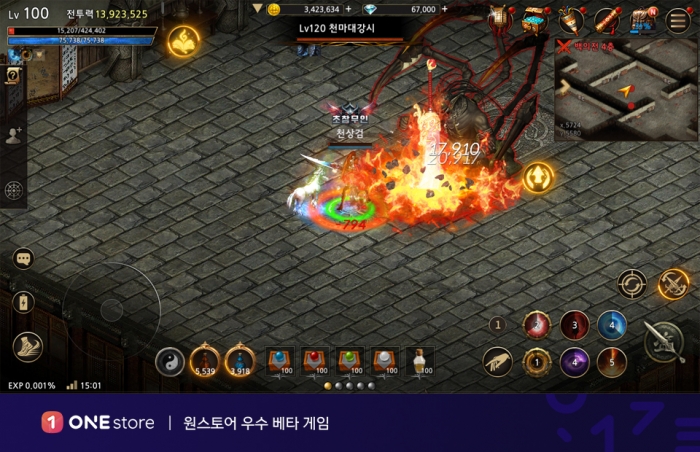Add gold with the coin plus button
The height and width of the screenshot is (452, 700).
point(348,9)
